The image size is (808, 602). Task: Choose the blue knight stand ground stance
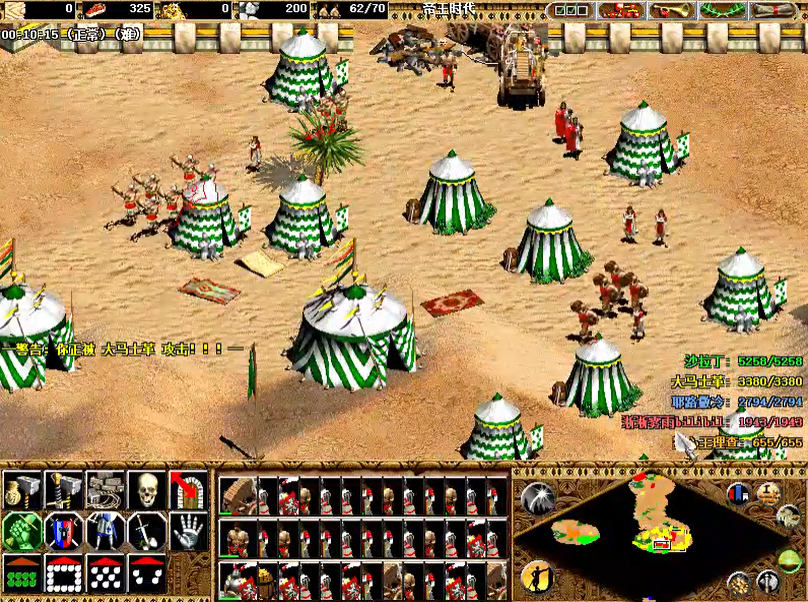(104, 531)
